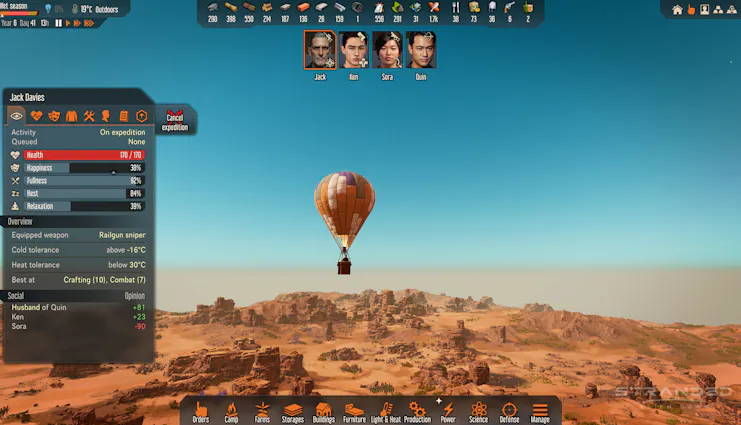Screen dimensions: 741x425
Task: Open the Manage menu
Action: coord(540,411)
